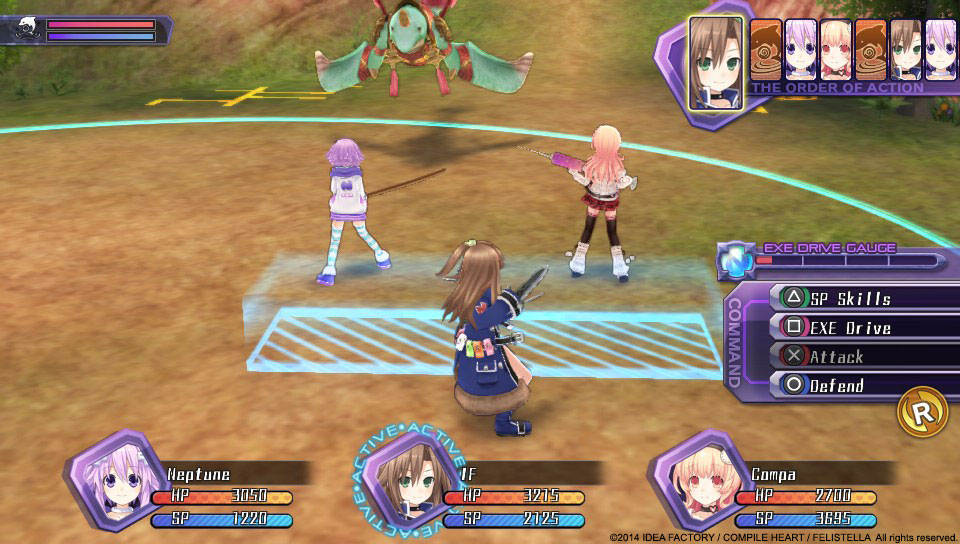The width and height of the screenshot is (960, 544).
Task: Select the Defend command
Action: pos(850,385)
